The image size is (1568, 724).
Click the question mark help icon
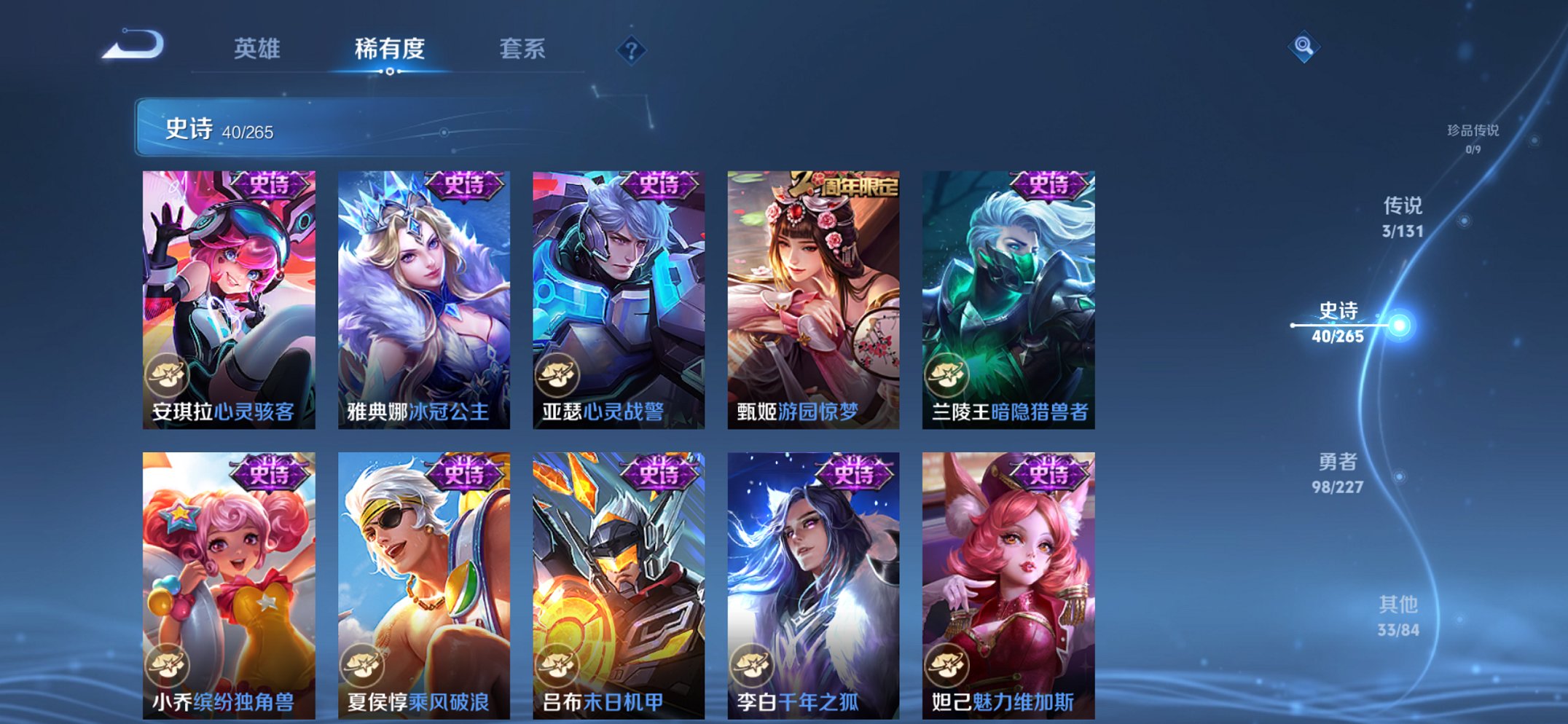[x=632, y=50]
